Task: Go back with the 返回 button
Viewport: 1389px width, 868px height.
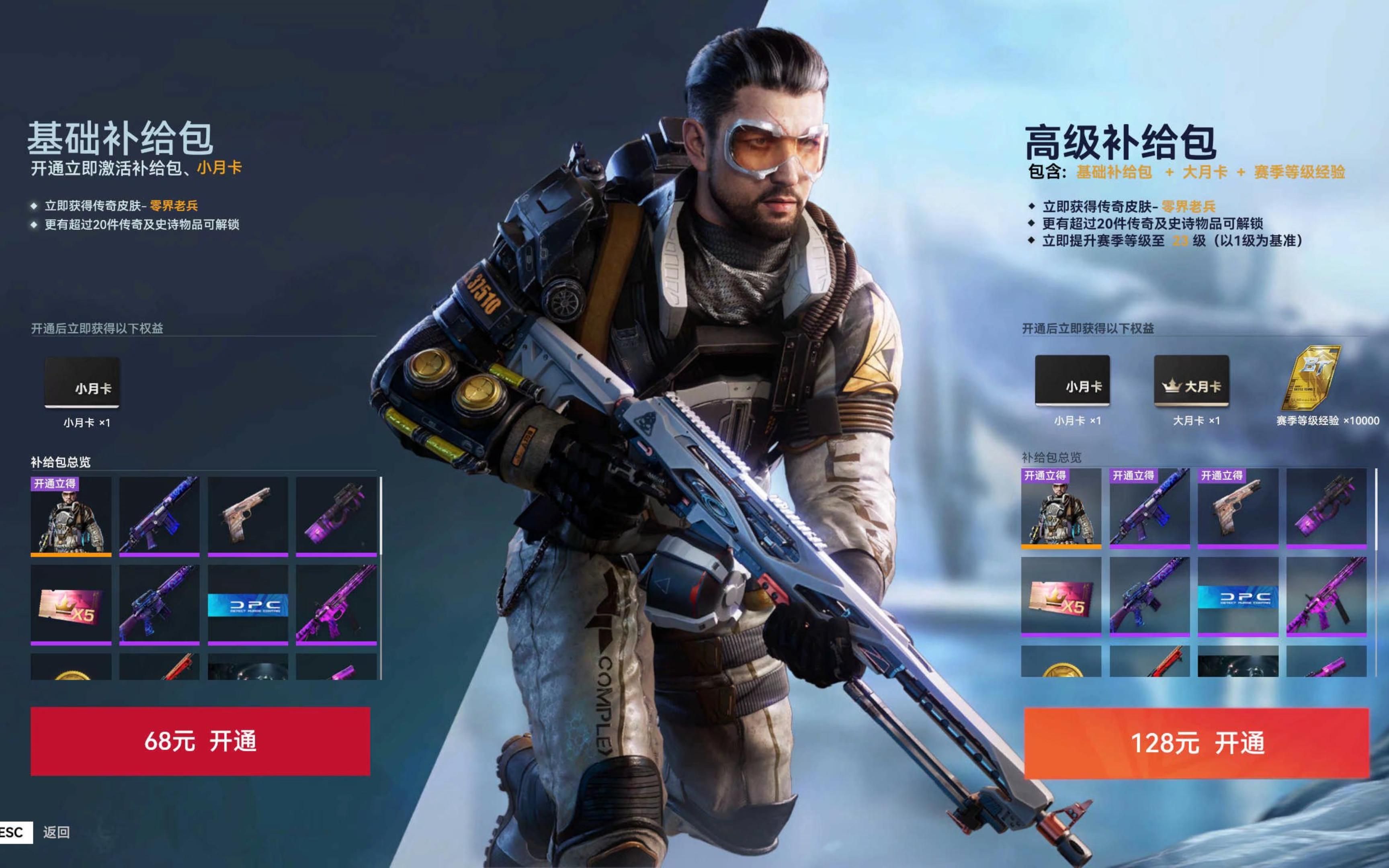Action: pos(56,832)
